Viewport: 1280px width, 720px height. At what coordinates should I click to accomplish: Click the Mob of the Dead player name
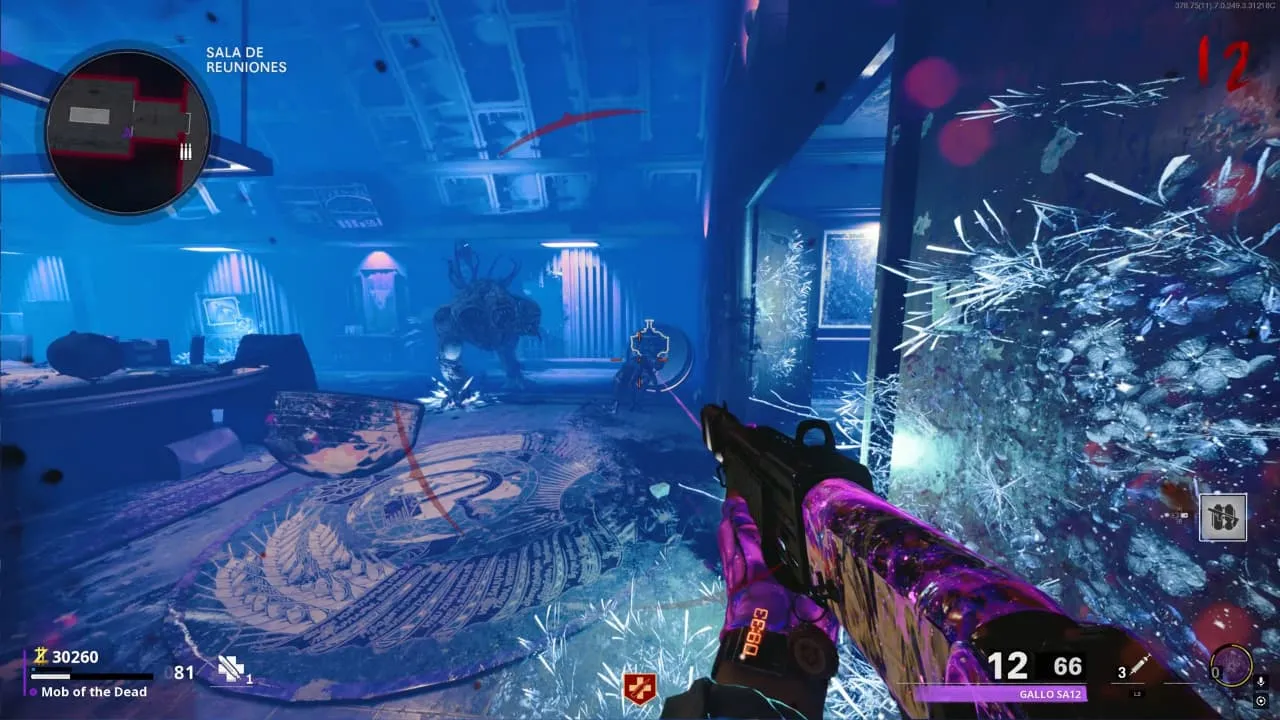94,692
